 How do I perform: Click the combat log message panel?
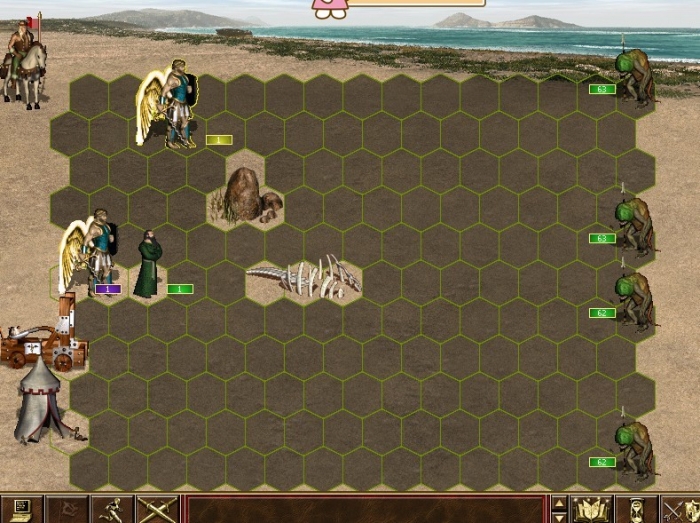tap(364, 509)
